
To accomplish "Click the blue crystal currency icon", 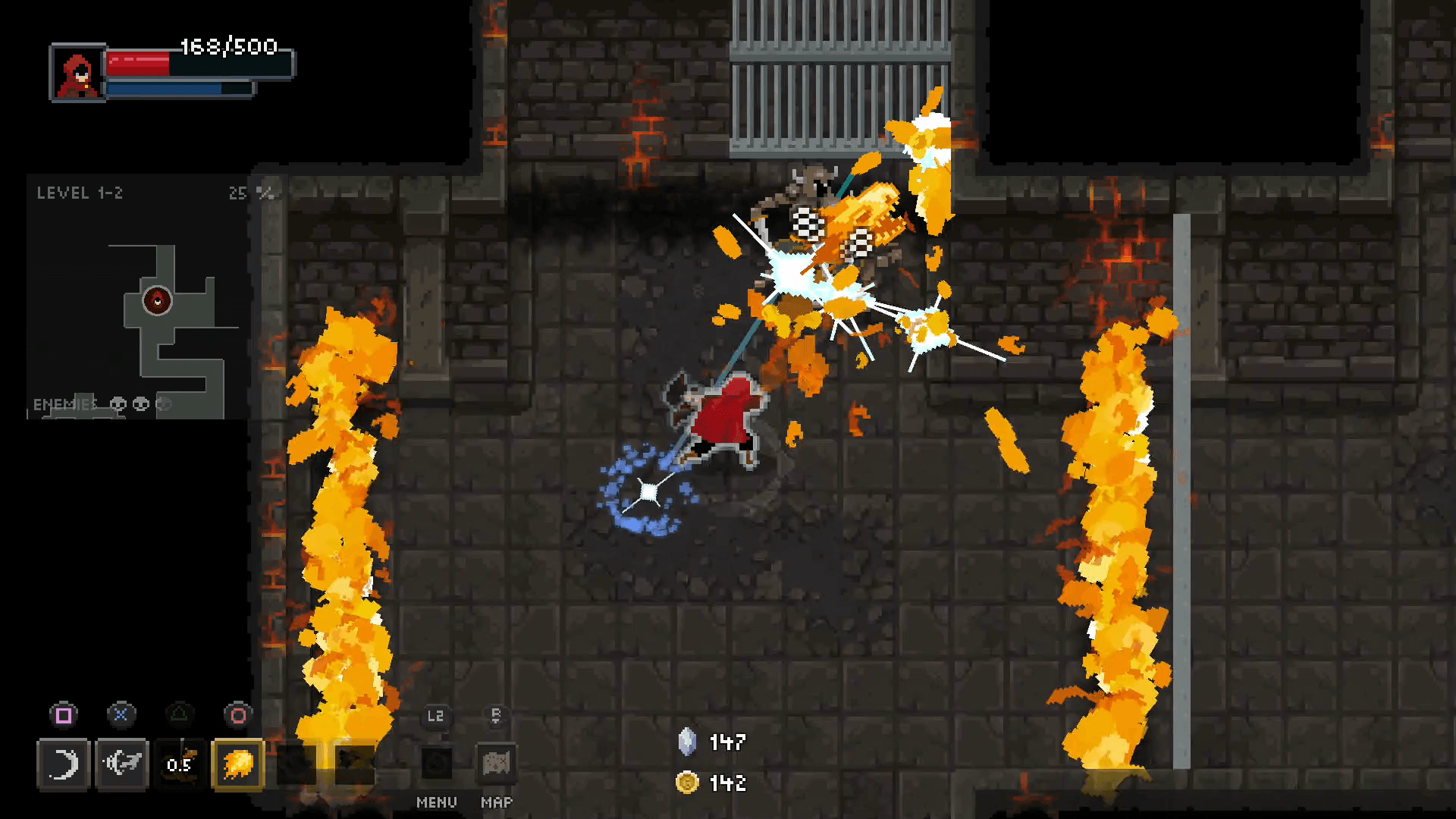I will tap(686, 743).
